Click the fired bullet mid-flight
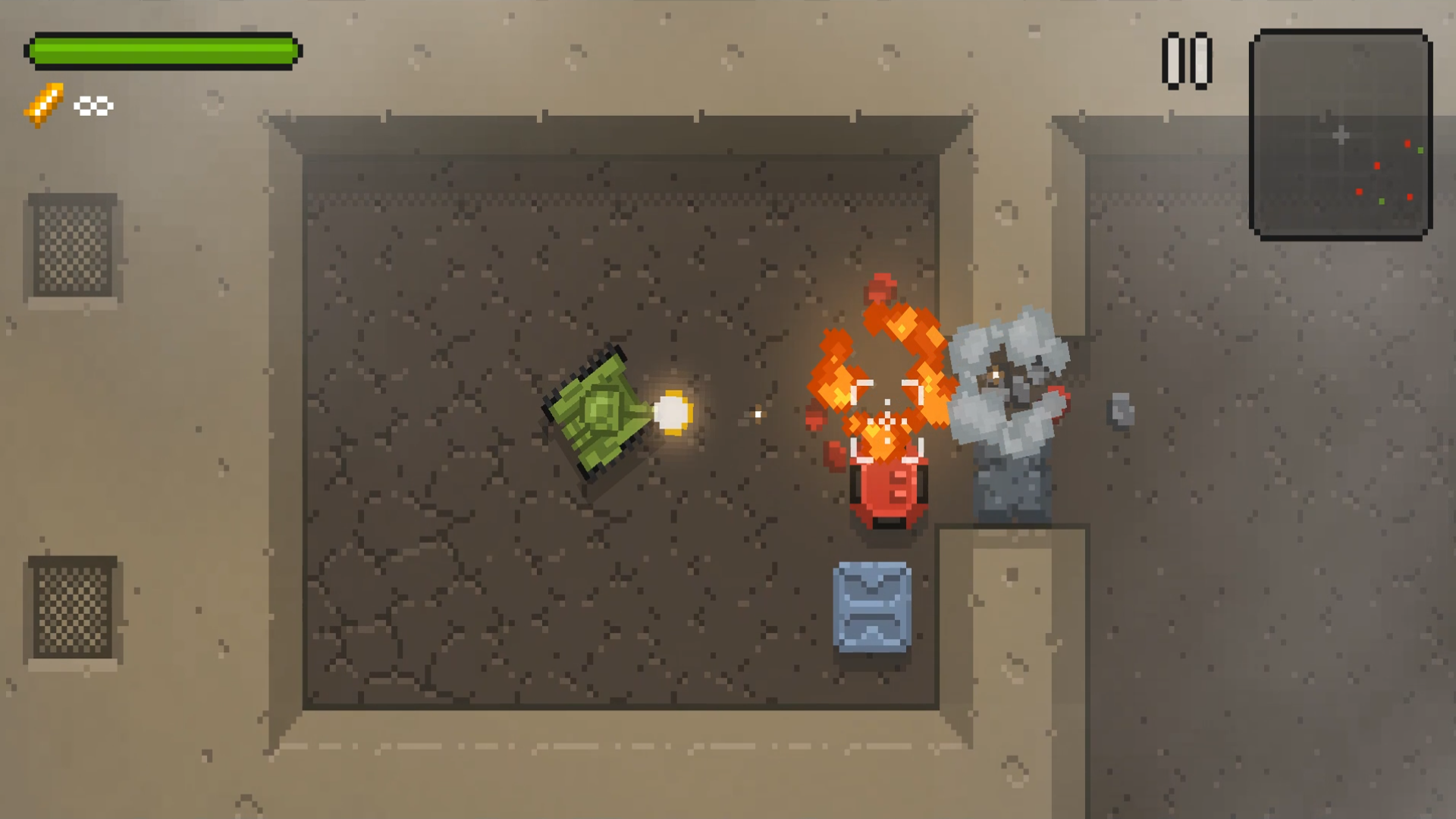Image resolution: width=1456 pixels, height=819 pixels. coord(757,415)
